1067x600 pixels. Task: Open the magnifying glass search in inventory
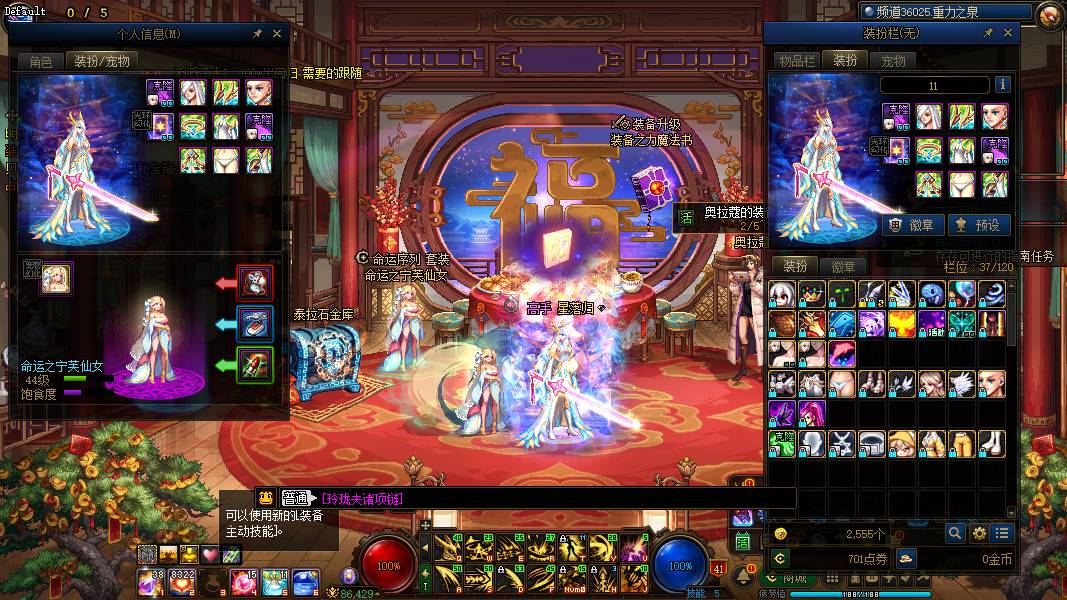955,534
